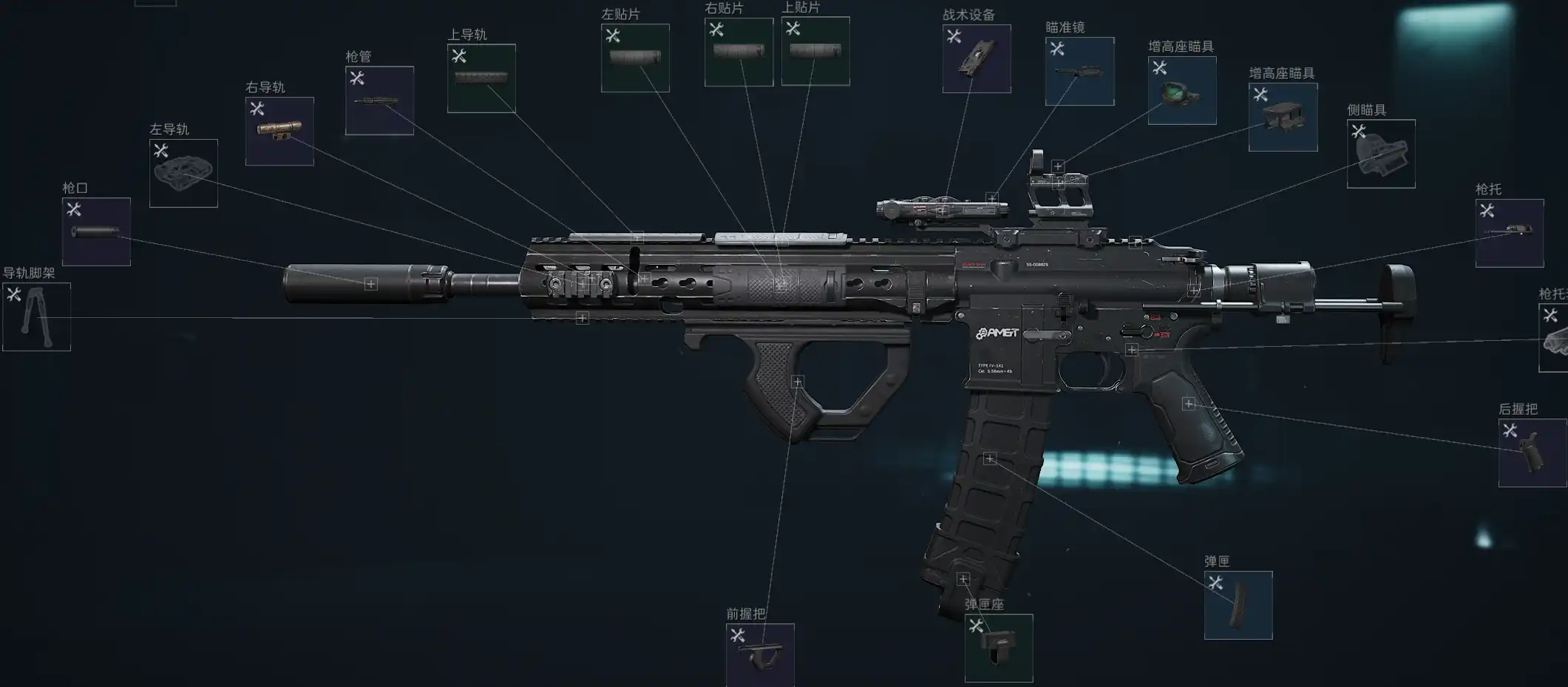Viewport: 1568px width, 687px height.
Task: Click the 上导轨 top rail slot
Action: 481,78
